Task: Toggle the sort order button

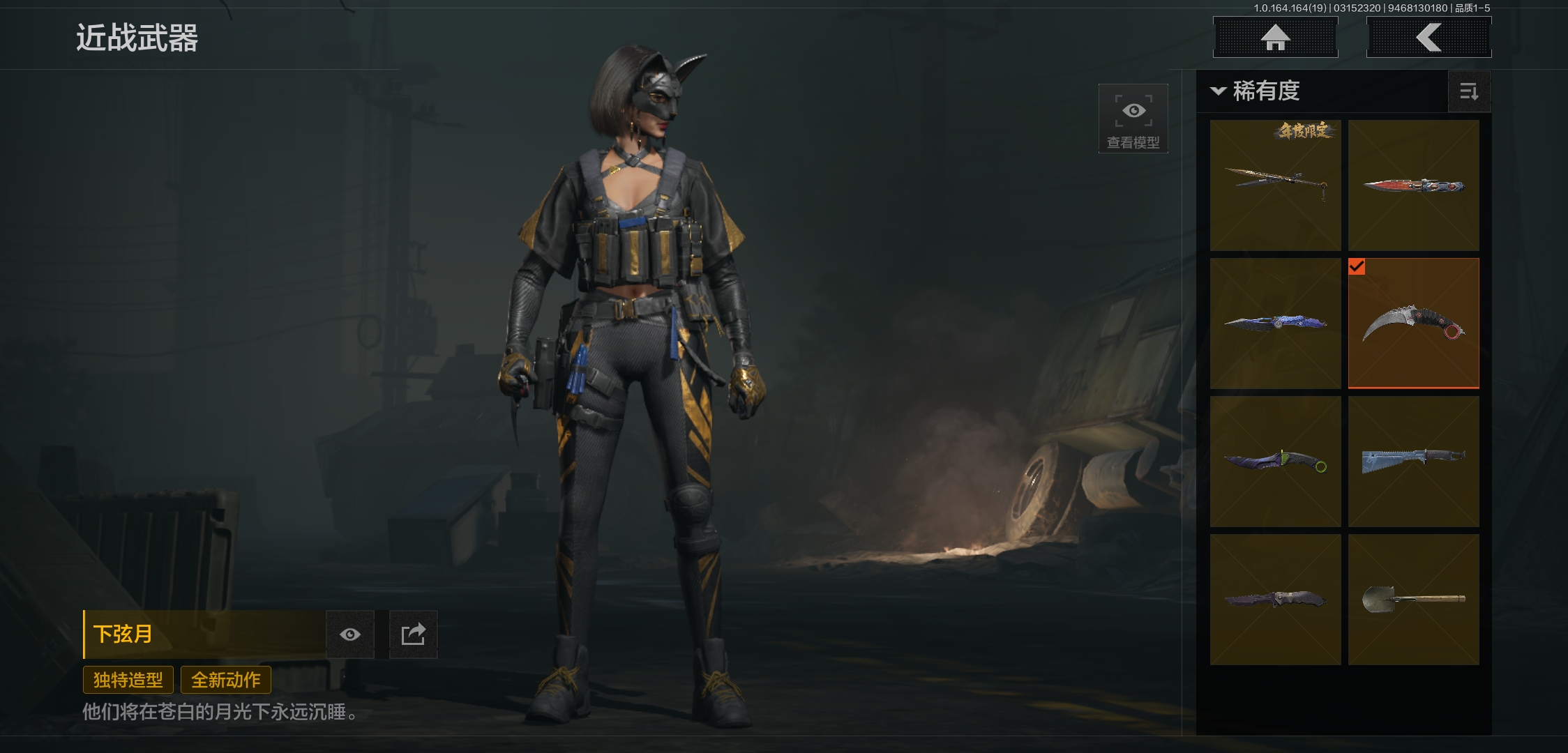Action: [1469, 91]
